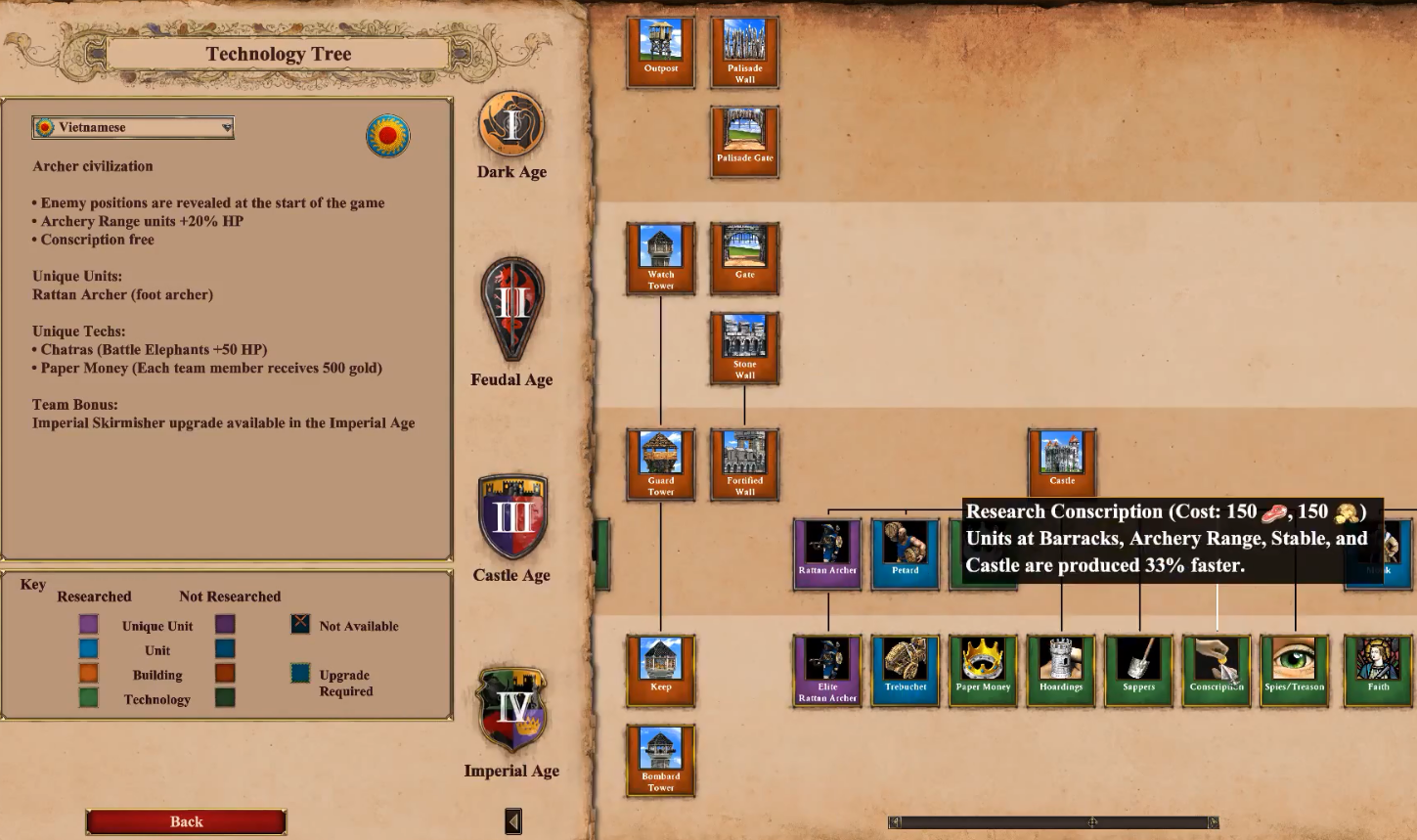Image resolution: width=1417 pixels, height=840 pixels.
Task: Click the left scroll arrow button
Action: coord(512,821)
